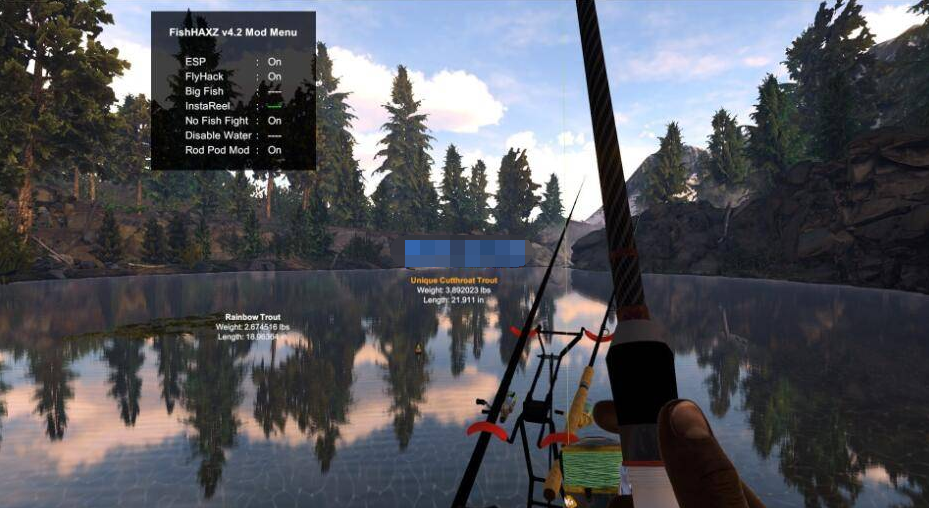Toggle the Rod Pod Mod option
Viewport: 929px width, 508px height.
[274, 150]
